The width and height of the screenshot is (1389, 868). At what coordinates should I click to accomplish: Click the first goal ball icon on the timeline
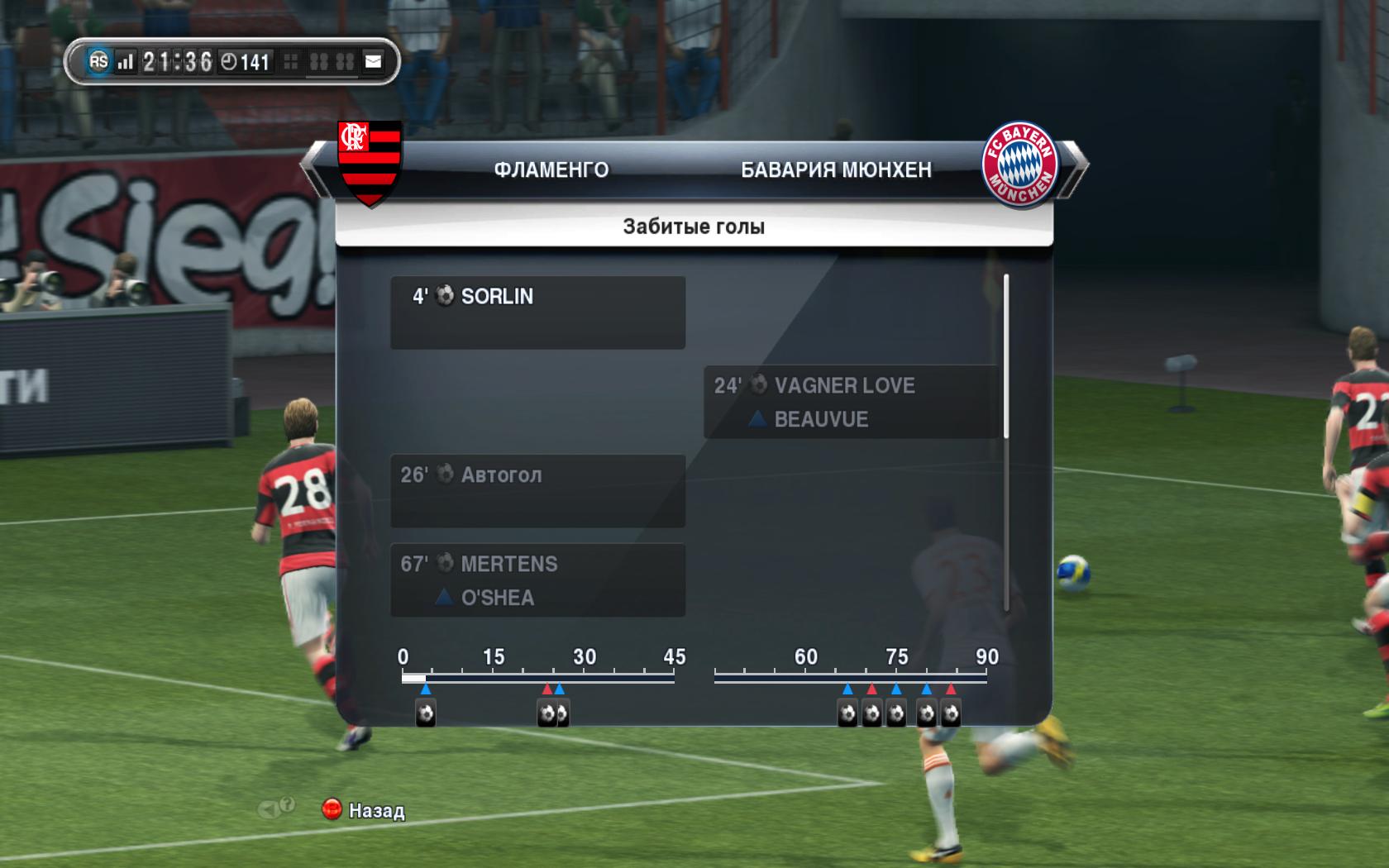(426, 713)
